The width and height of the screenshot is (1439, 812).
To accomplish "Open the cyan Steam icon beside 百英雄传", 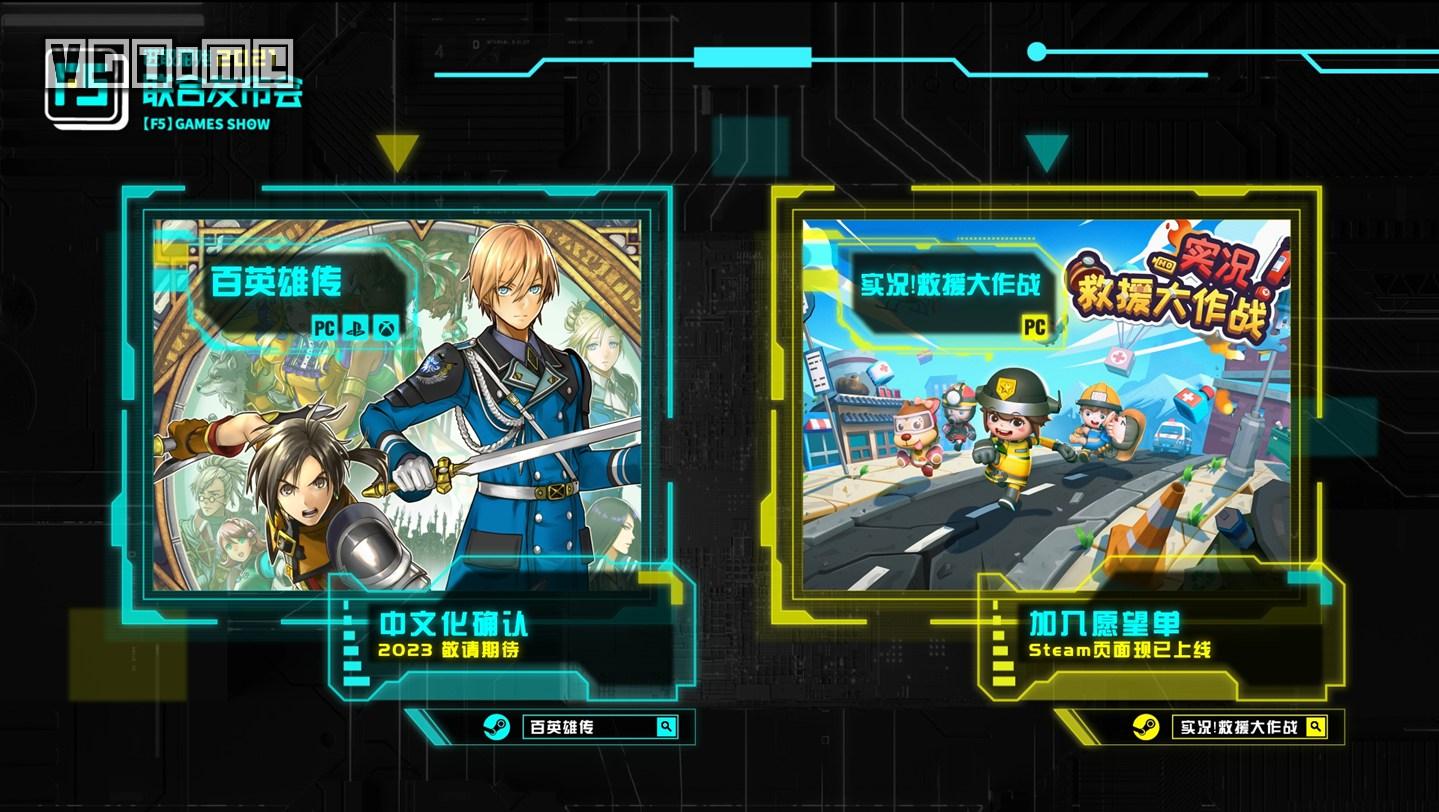I will [496, 727].
